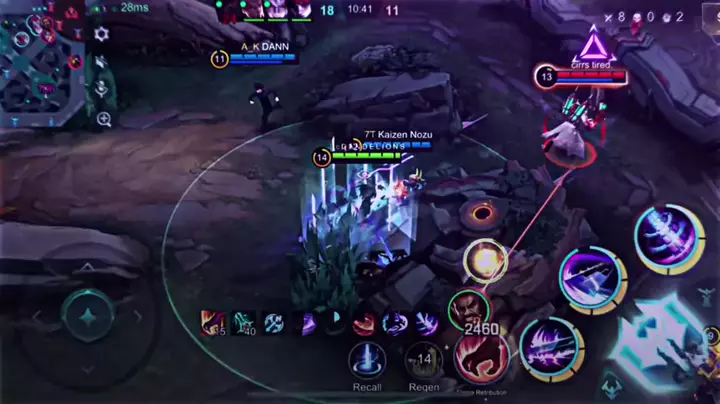This screenshot has width=720, height=404.
Task: Use the Regen spell
Action: [x=424, y=361]
